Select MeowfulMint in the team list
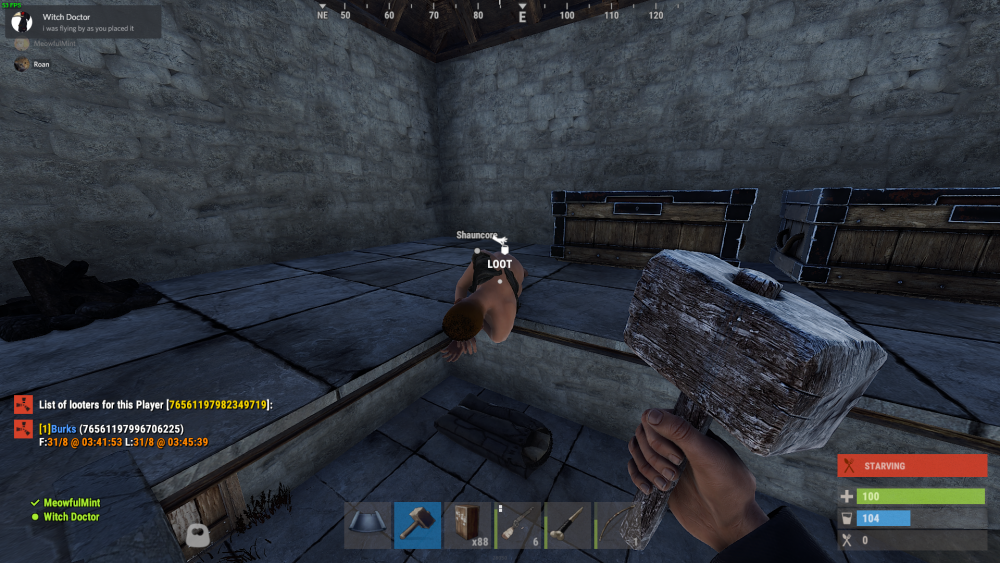The height and width of the screenshot is (563, 1000). tap(72, 503)
